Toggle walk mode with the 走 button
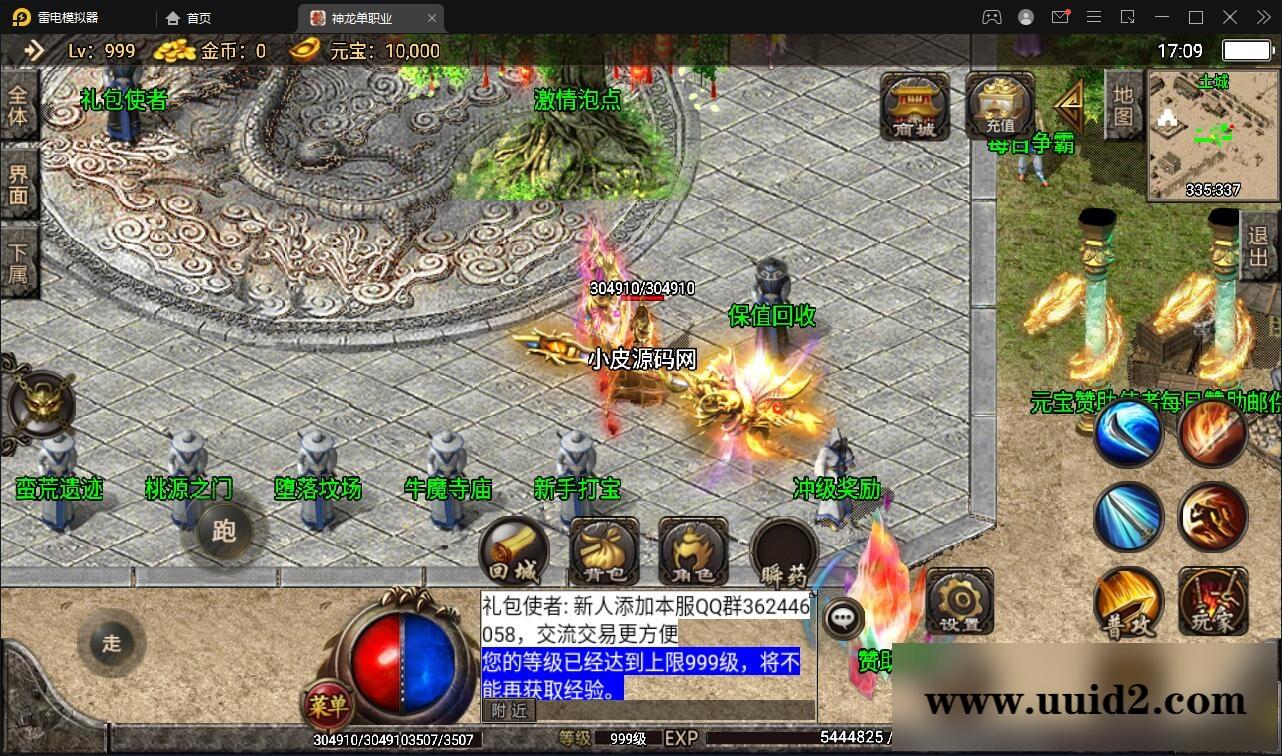 pyautogui.click(x=111, y=643)
